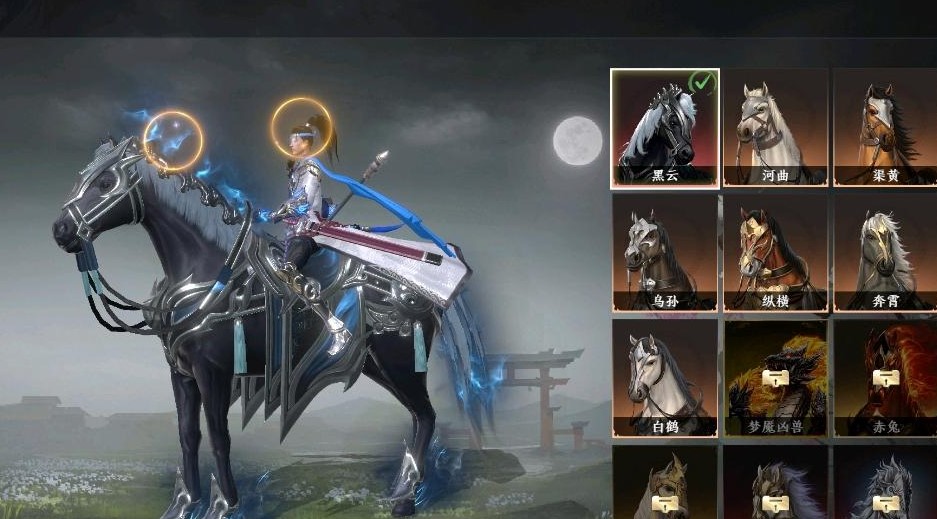Pick the 白鹤 white horse mount
937x519 pixels.
[x=665, y=378]
